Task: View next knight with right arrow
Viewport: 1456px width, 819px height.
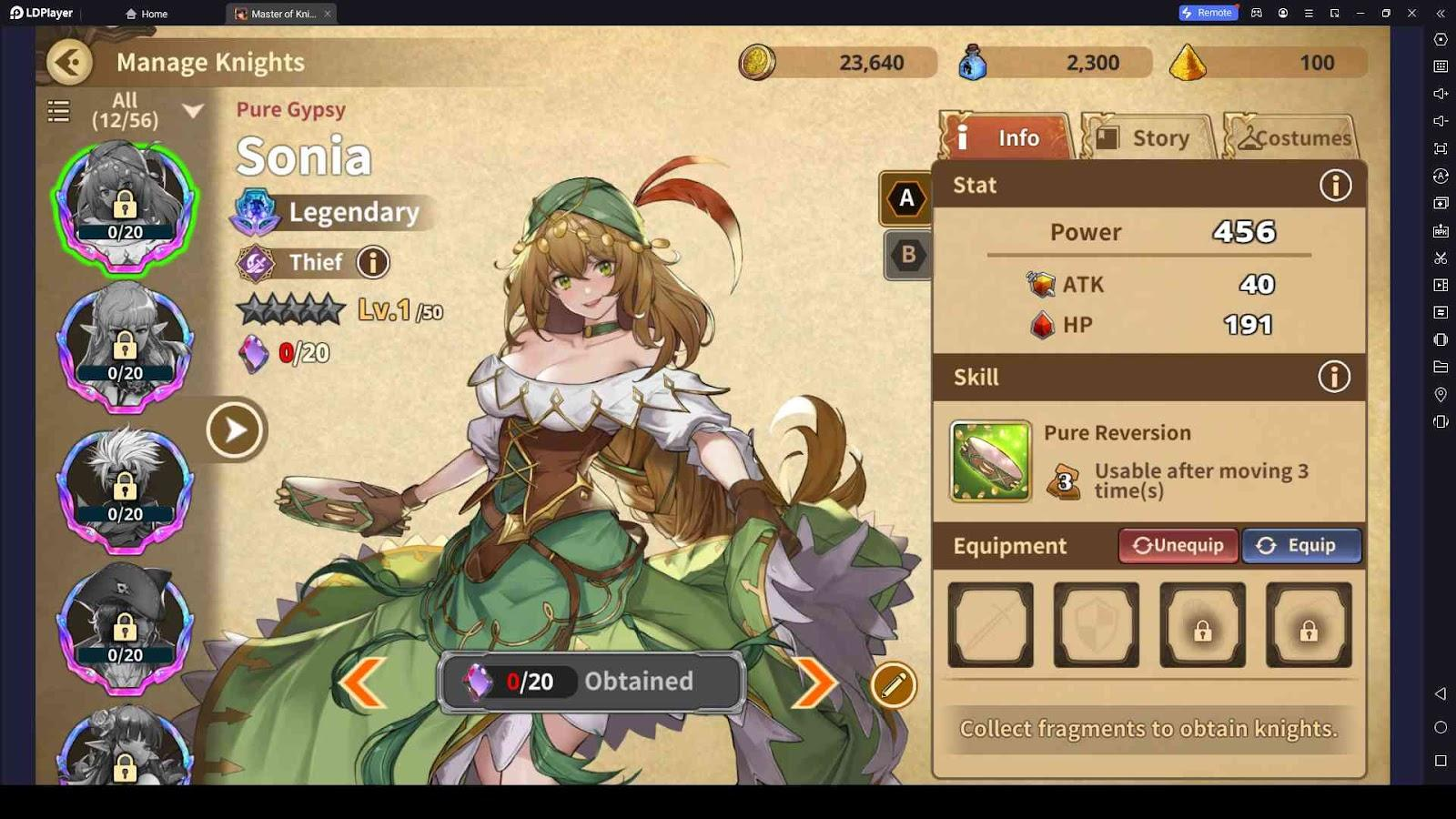Action: coord(814,682)
